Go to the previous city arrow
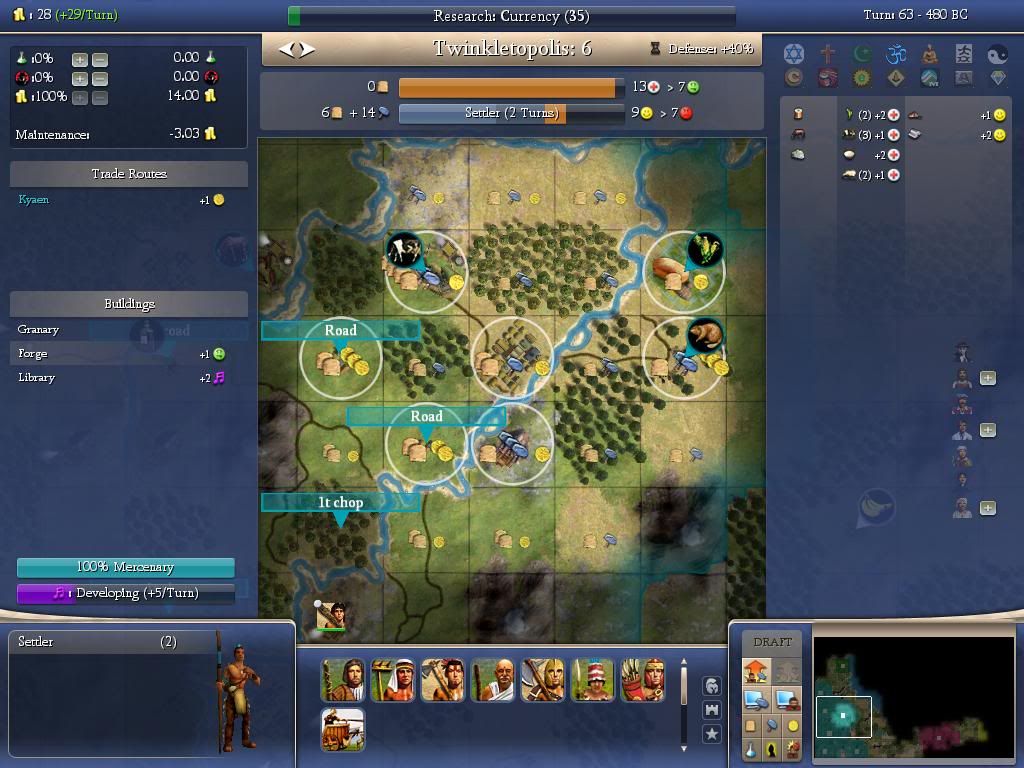Image resolution: width=1024 pixels, height=768 pixels. click(287, 49)
